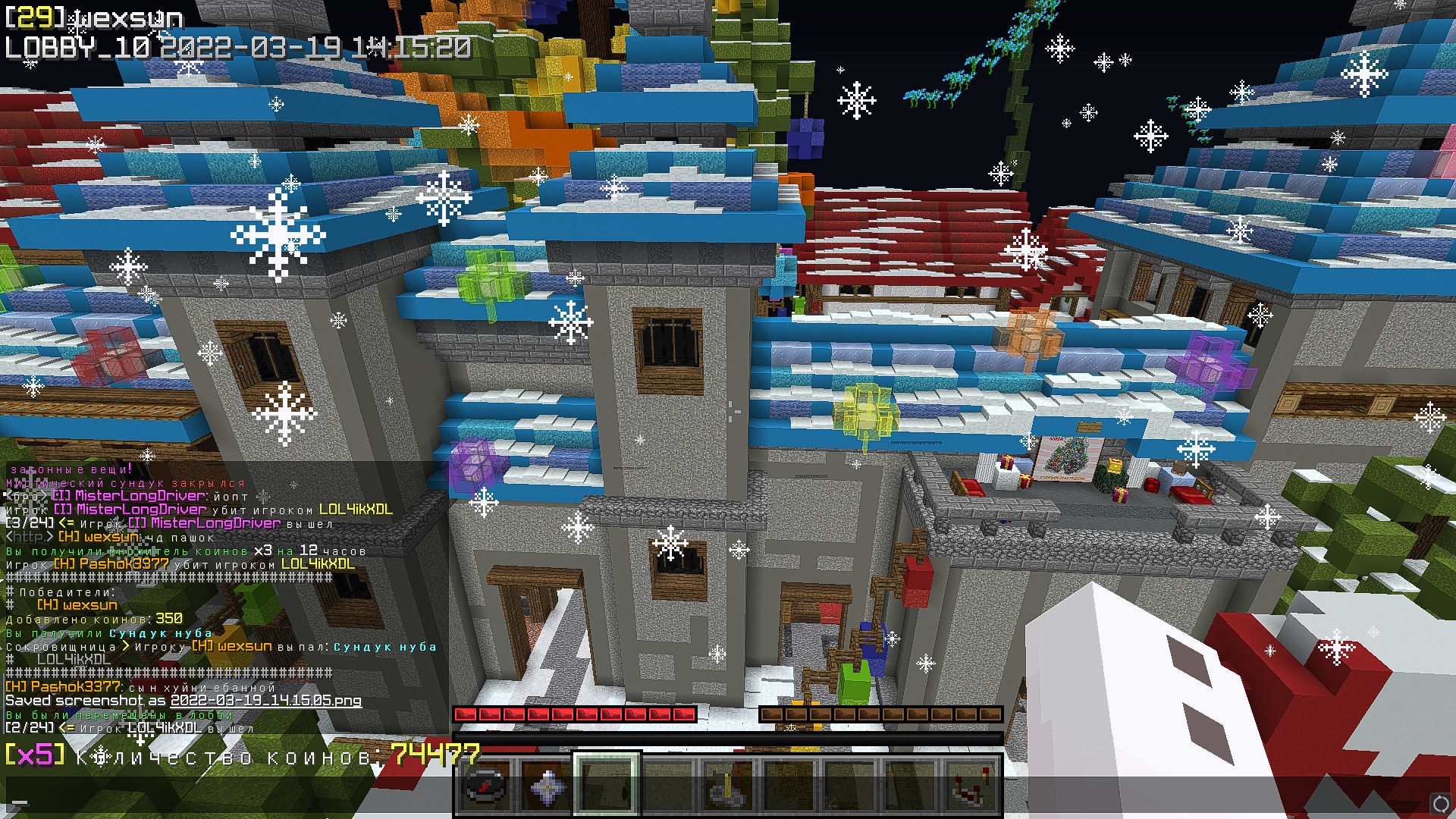This screenshot has height=819, width=1456.
Task: Select the redstone item in last hotbar slot
Action: [971, 785]
